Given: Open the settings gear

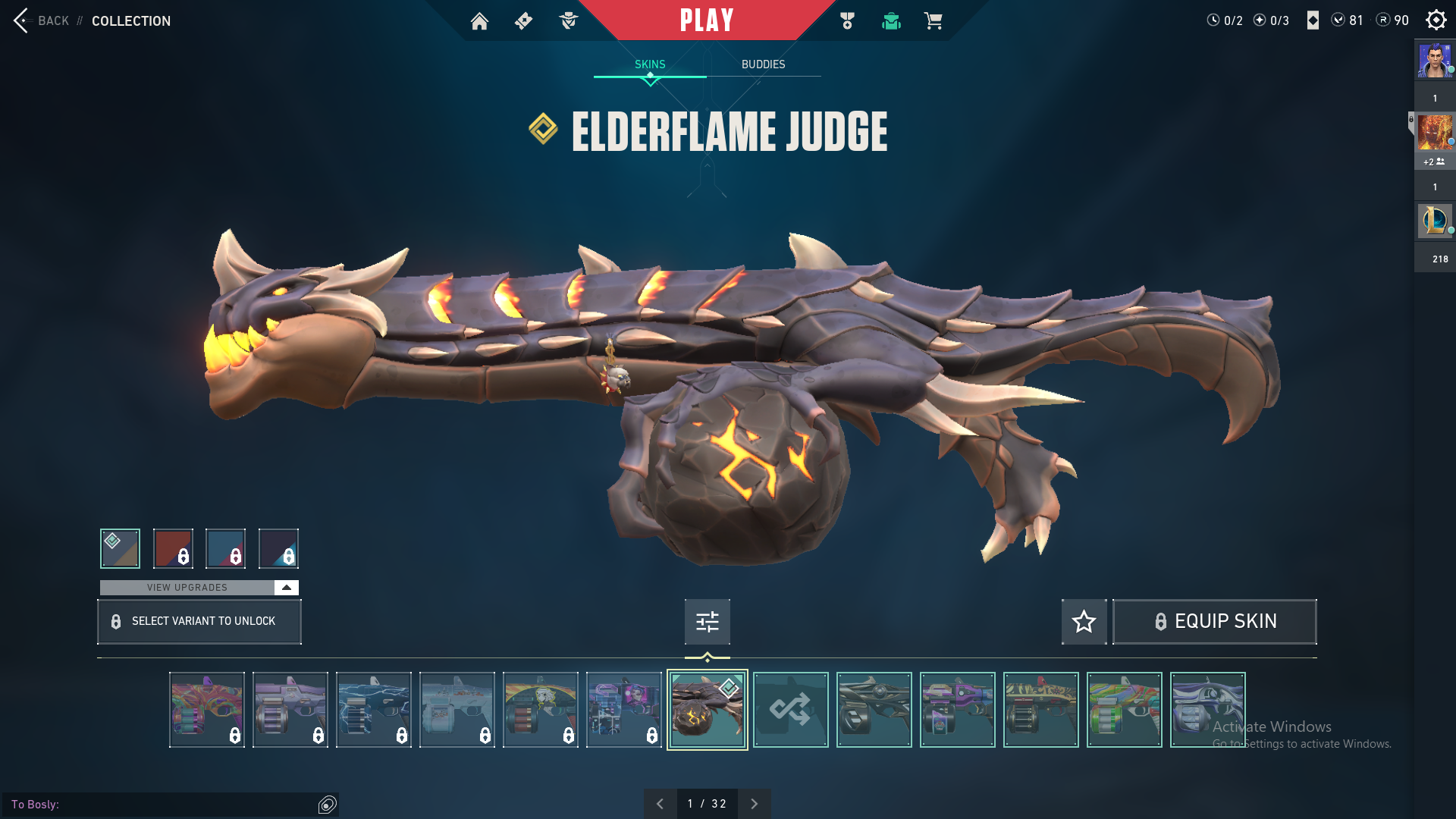Looking at the screenshot, I should click(x=1436, y=20).
